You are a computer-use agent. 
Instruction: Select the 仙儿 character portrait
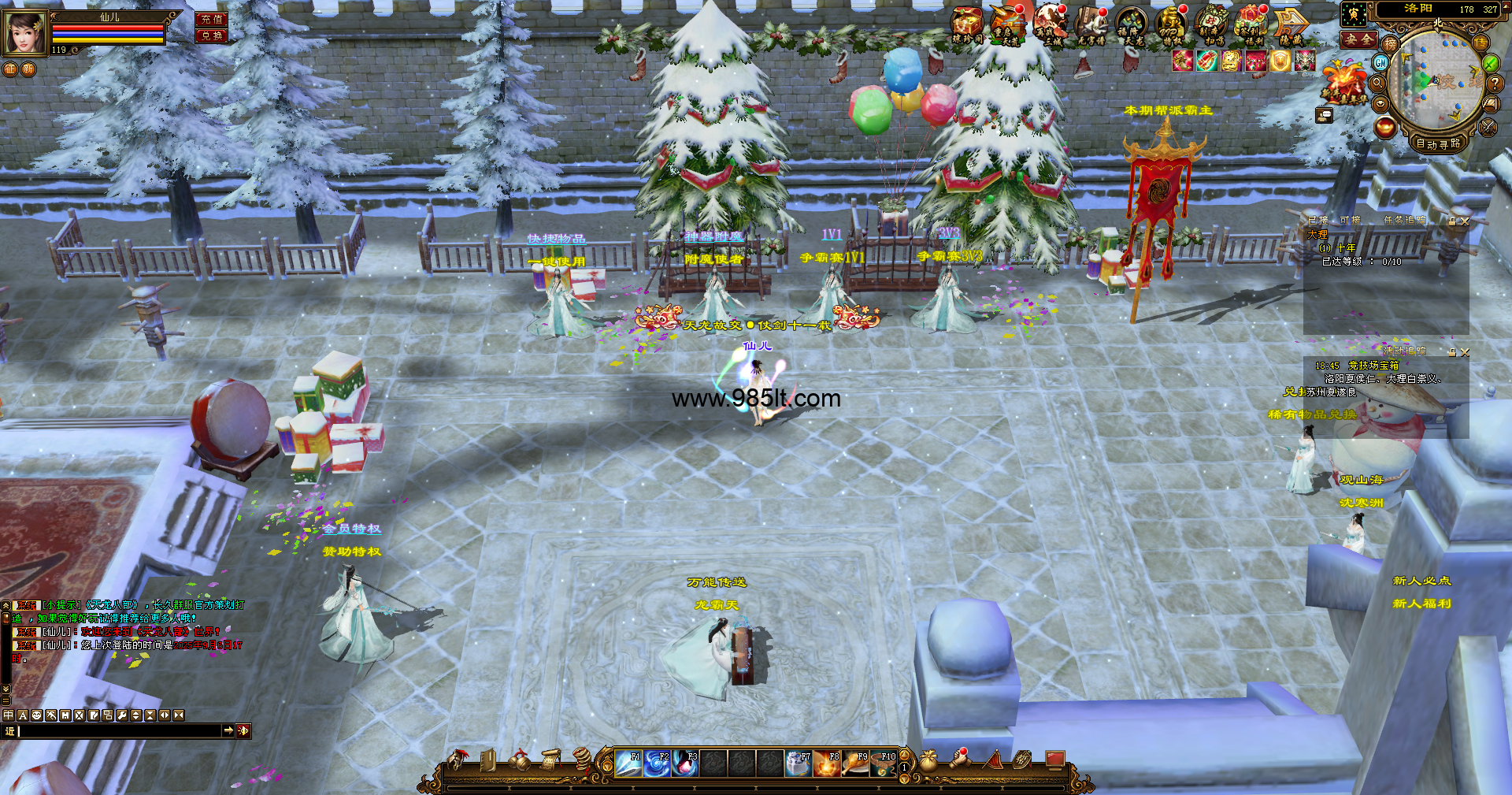(24, 33)
